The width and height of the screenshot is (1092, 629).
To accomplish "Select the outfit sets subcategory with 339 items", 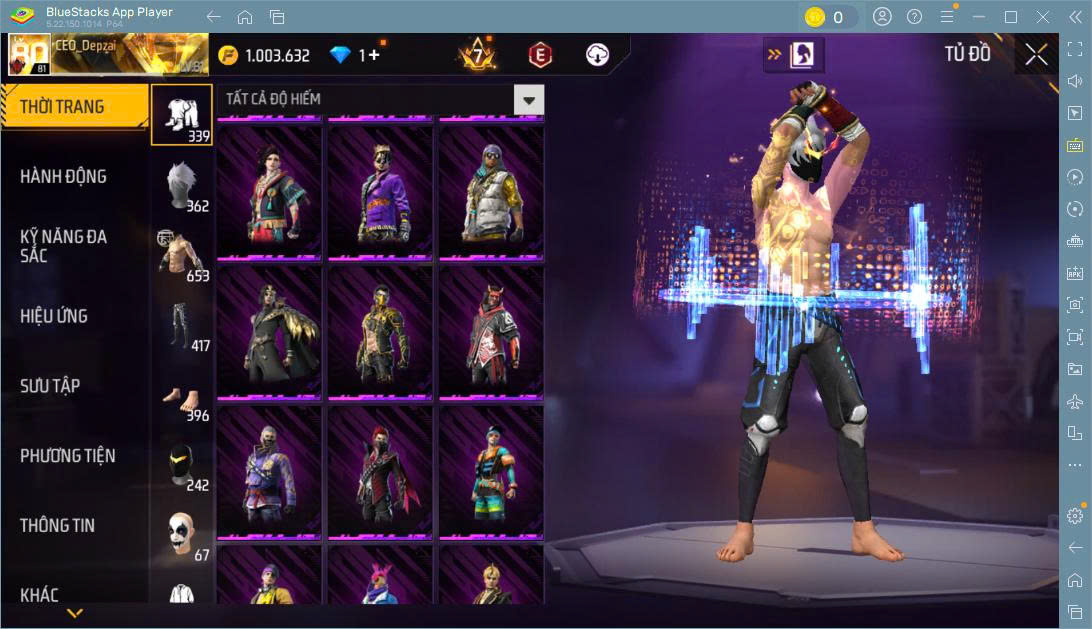I will (x=182, y=114).
